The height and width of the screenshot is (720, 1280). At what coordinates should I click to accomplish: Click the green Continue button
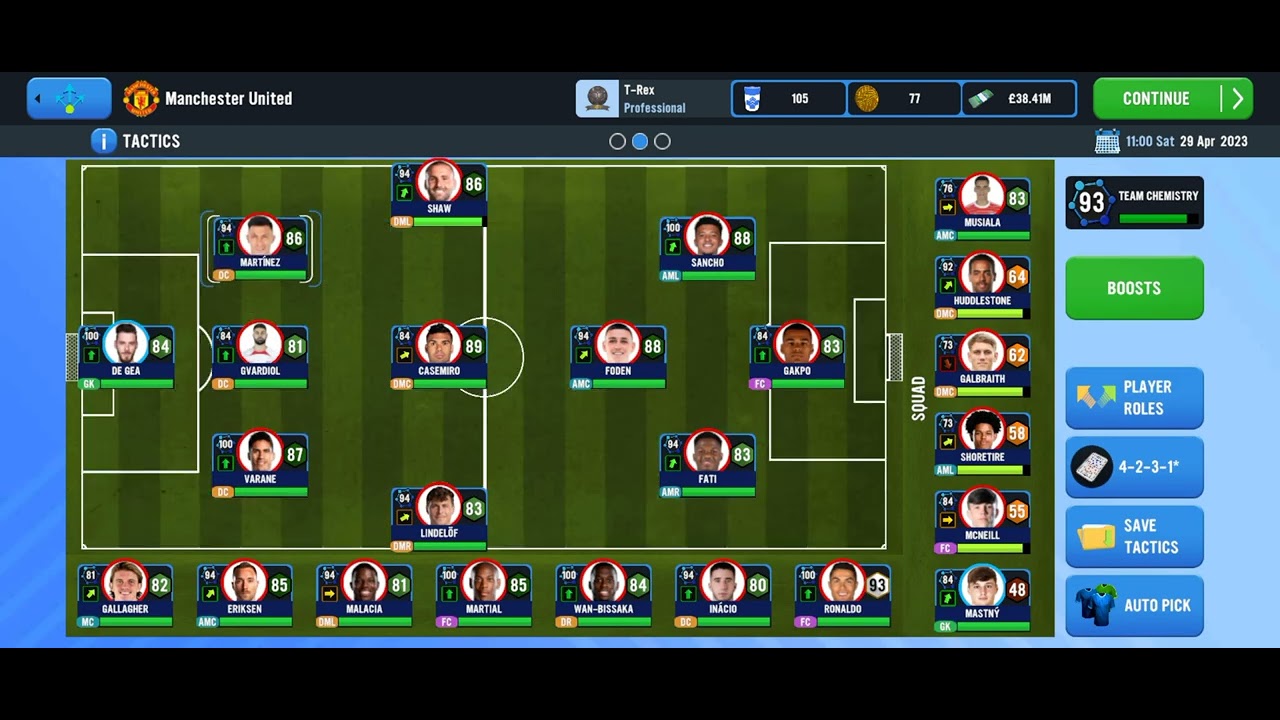tap(1172, 99)
